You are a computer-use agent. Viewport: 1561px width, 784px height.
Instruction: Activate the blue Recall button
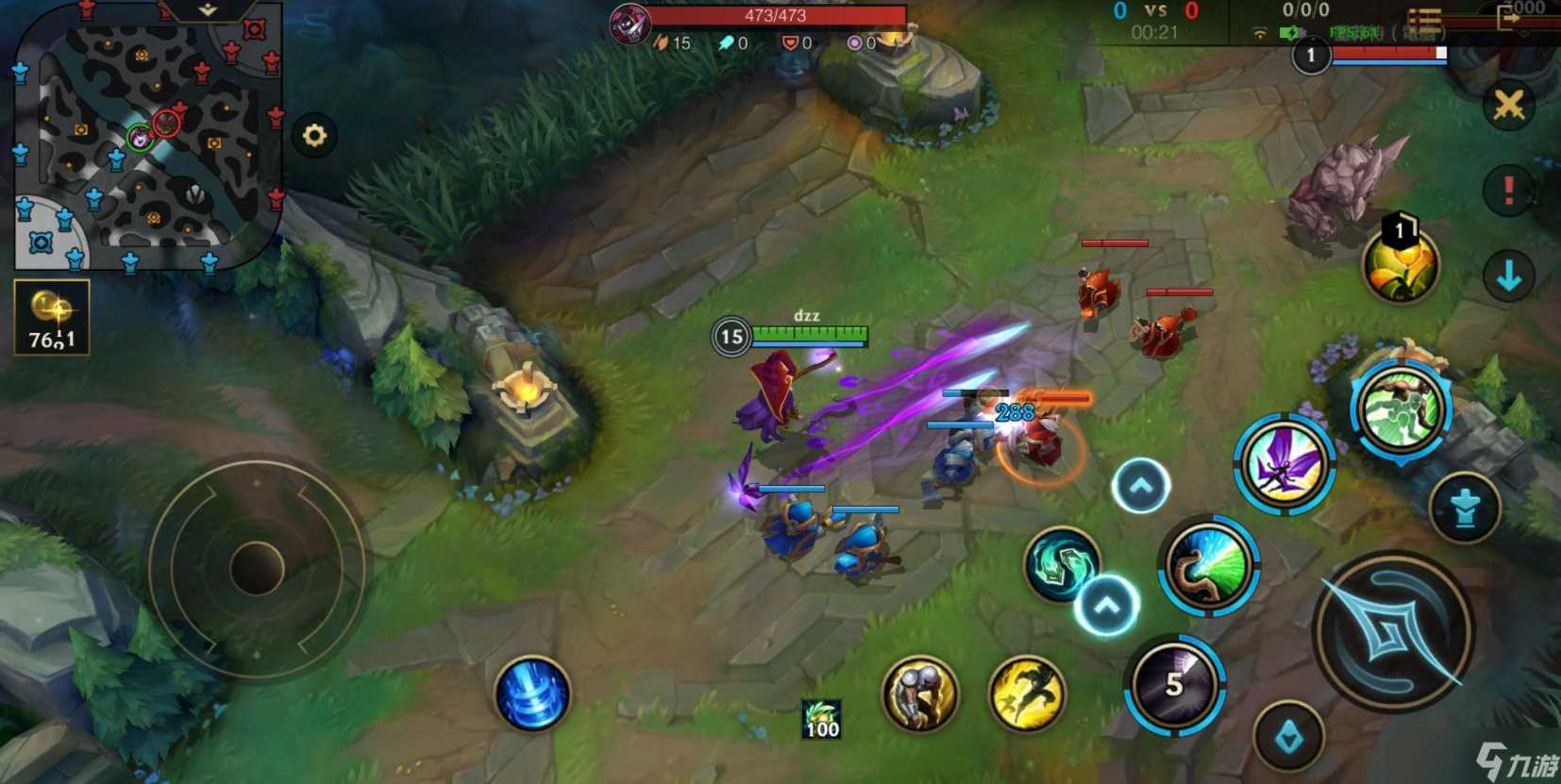point(532,694)
